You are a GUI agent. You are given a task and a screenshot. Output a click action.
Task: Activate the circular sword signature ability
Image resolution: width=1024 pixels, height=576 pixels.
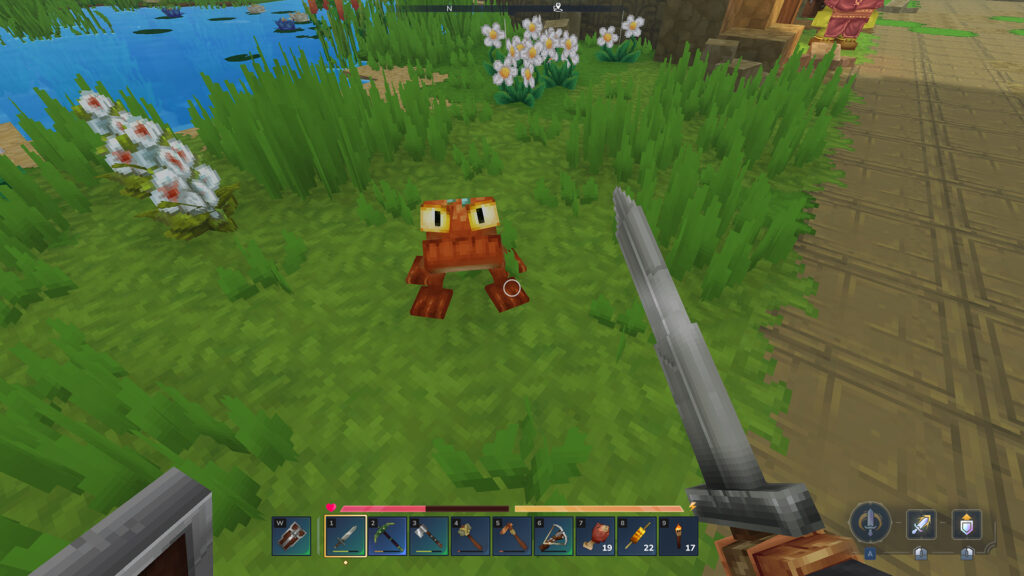(x=870, y=523)
